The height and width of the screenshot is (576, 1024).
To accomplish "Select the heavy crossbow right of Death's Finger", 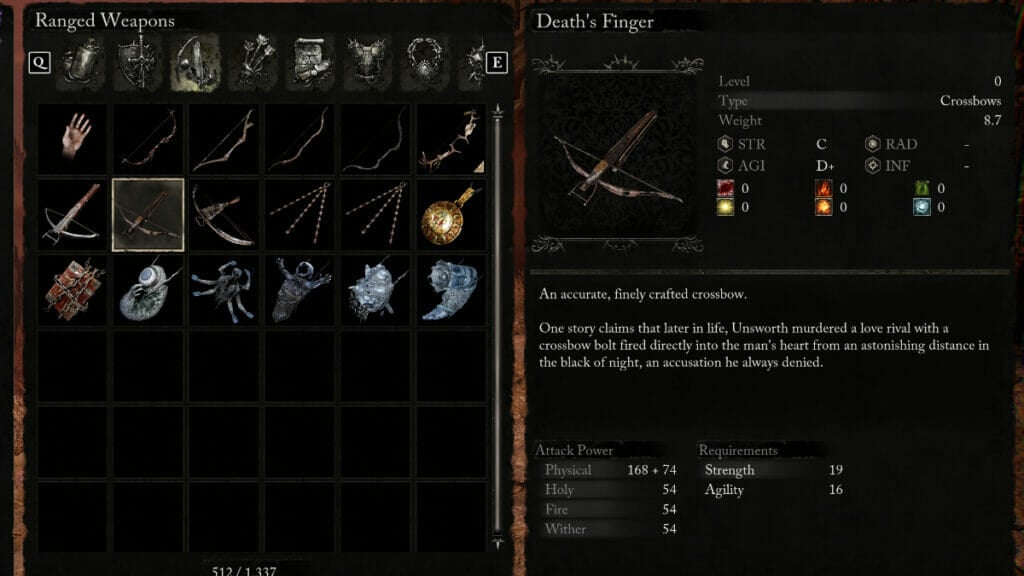I will click(224, 214).
